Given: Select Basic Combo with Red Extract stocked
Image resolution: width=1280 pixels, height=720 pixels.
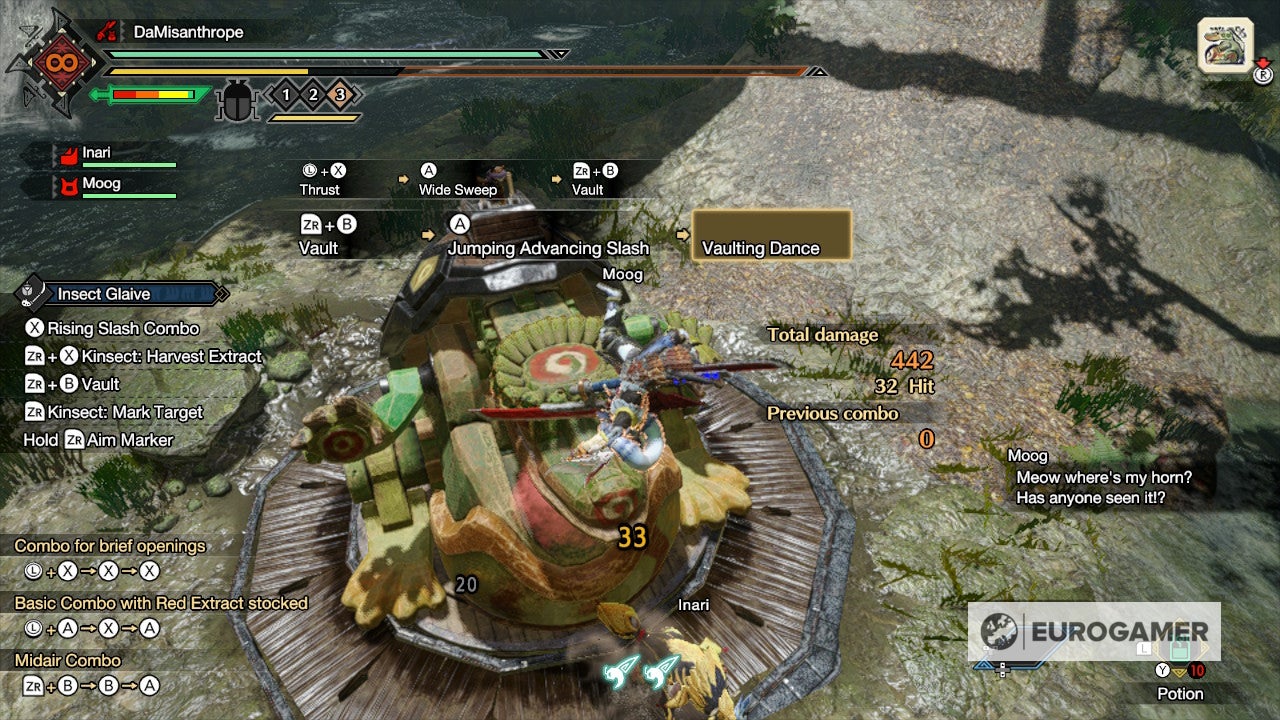Looking at the screenshot, I should 160,603.
